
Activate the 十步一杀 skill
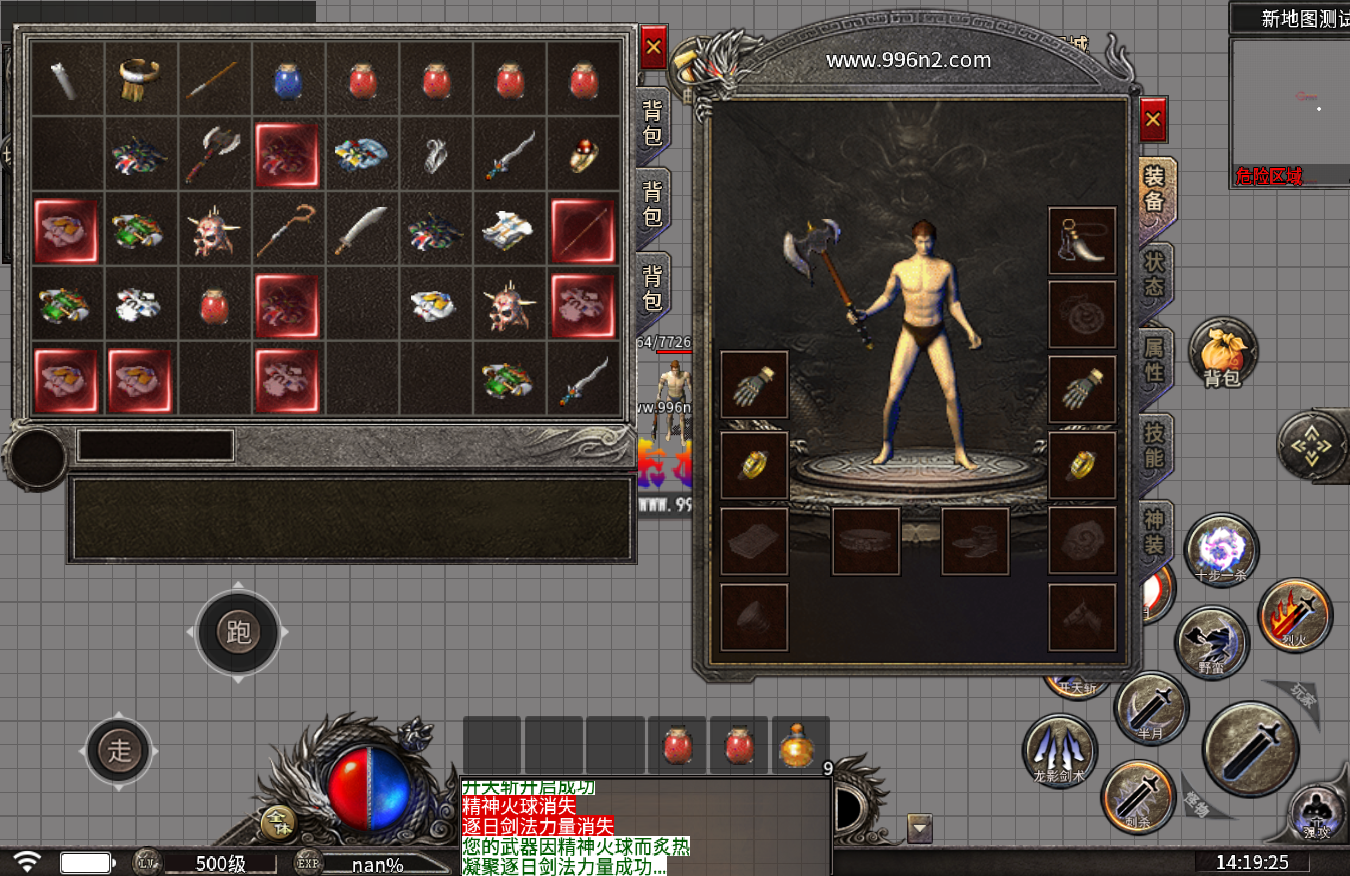[x=1221, y=551]
